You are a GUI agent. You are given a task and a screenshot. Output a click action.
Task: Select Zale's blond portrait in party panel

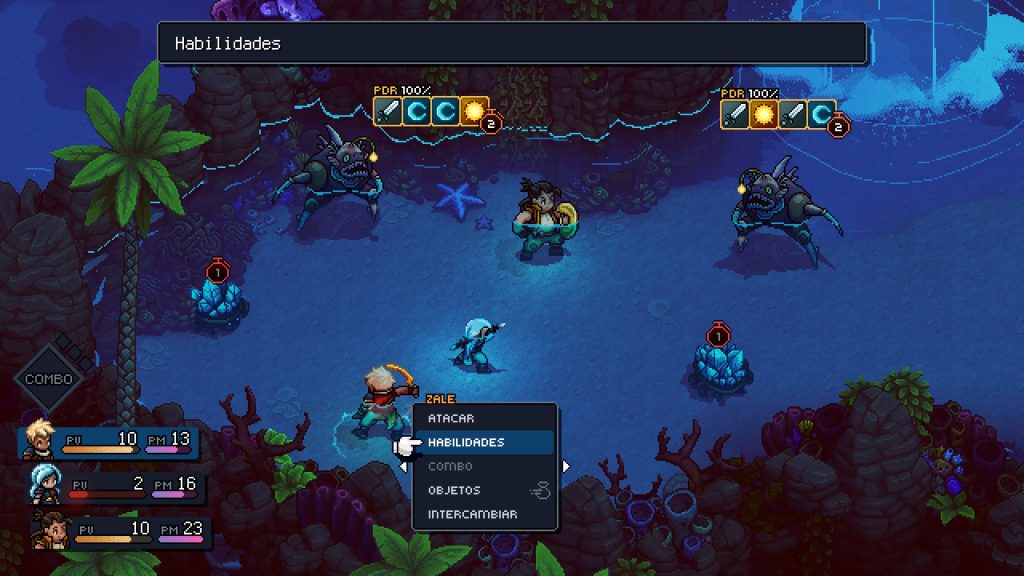tap(38, 439)
